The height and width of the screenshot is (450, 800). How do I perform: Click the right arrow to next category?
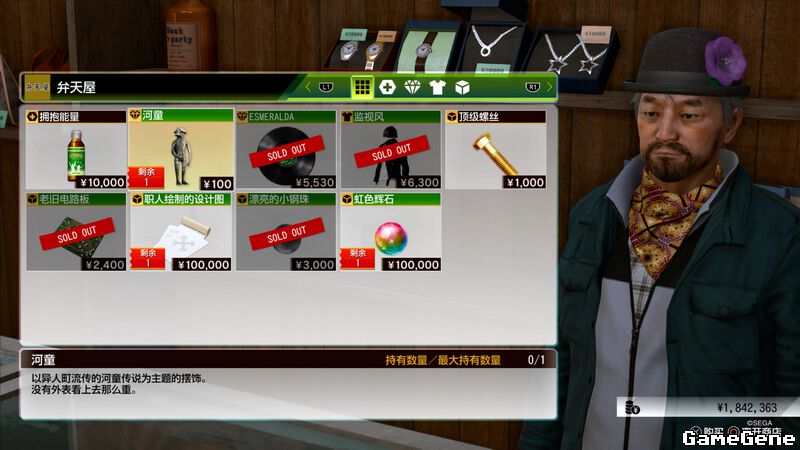coord(550,87)
